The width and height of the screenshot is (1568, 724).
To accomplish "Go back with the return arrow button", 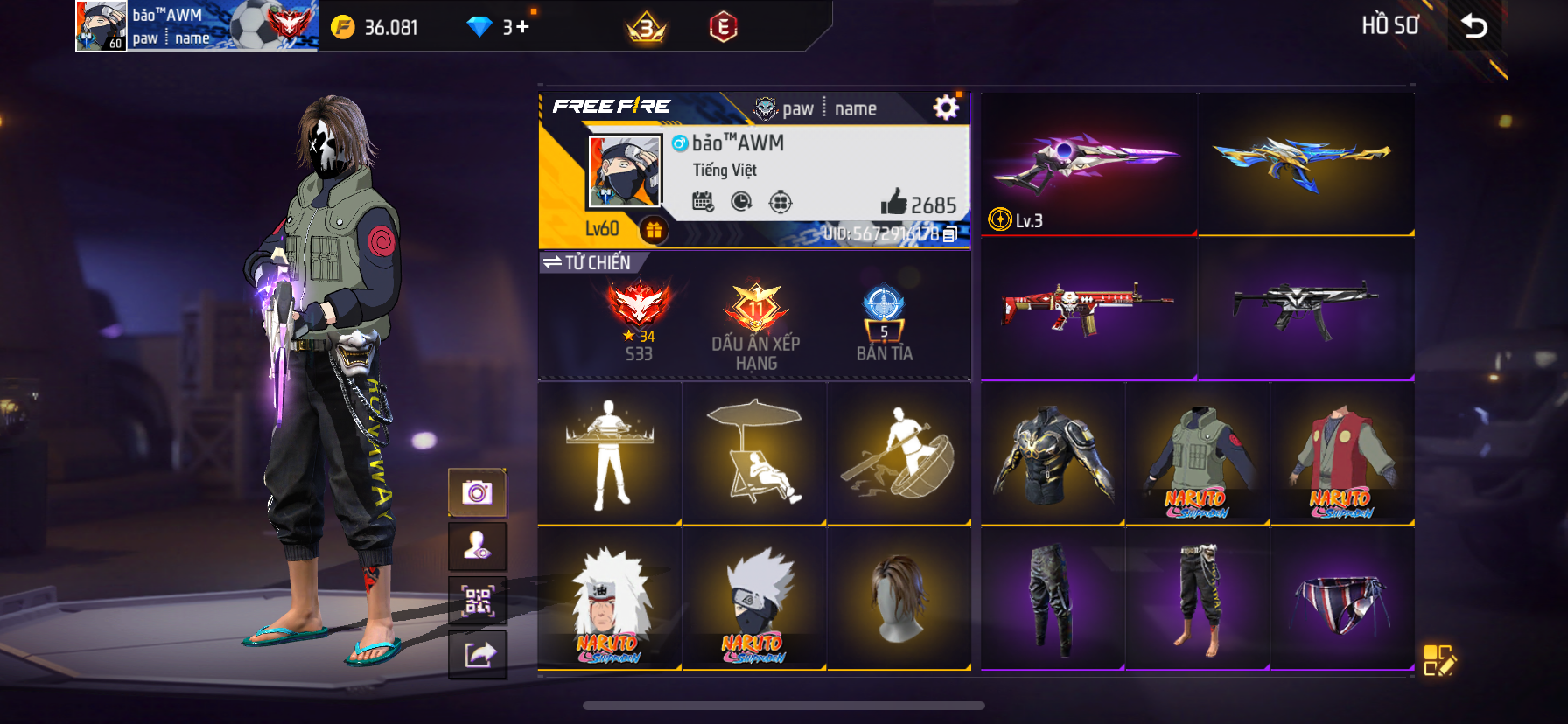I will pos(1474,26).
